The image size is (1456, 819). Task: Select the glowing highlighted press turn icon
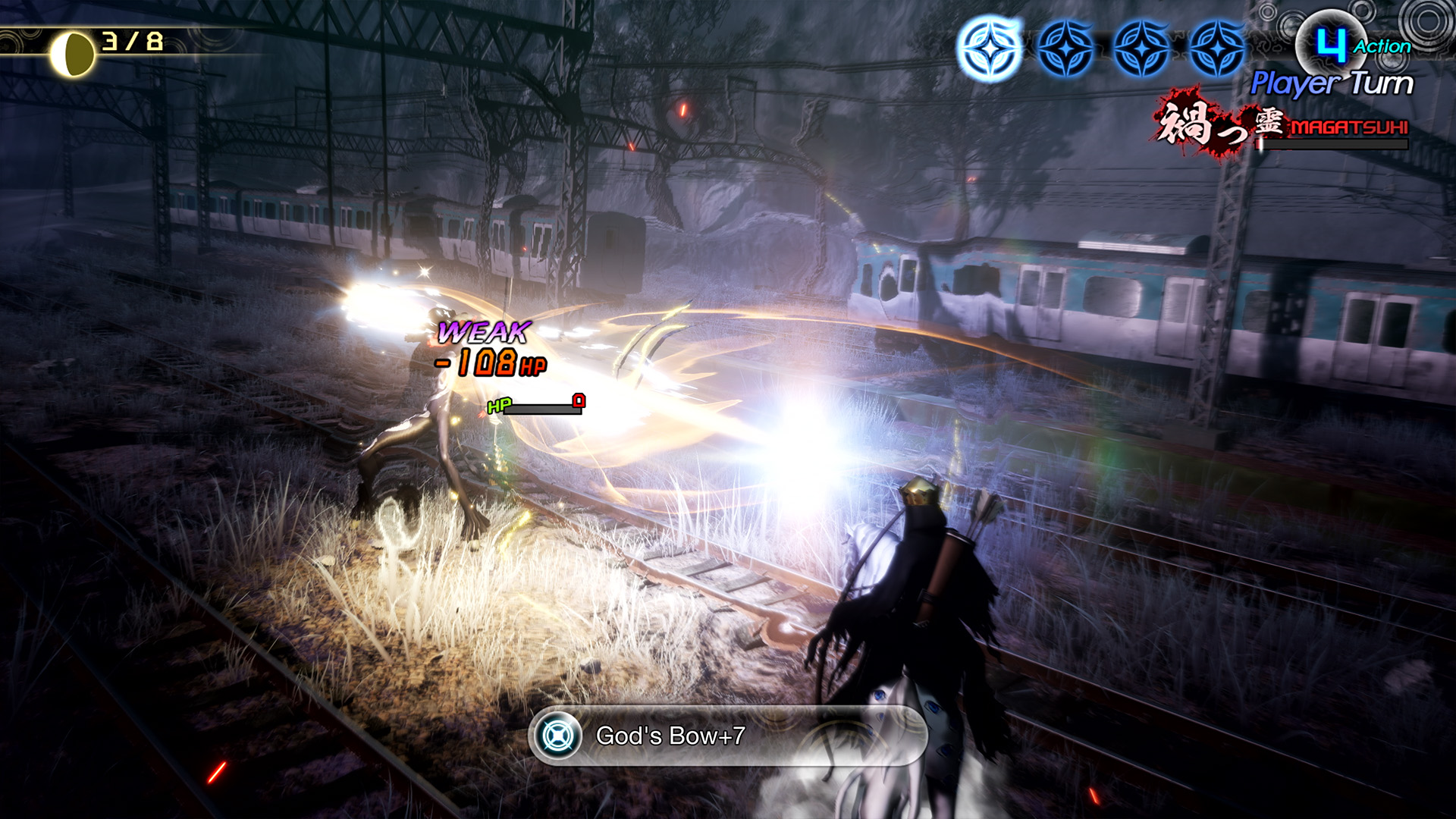coord(990,49)
